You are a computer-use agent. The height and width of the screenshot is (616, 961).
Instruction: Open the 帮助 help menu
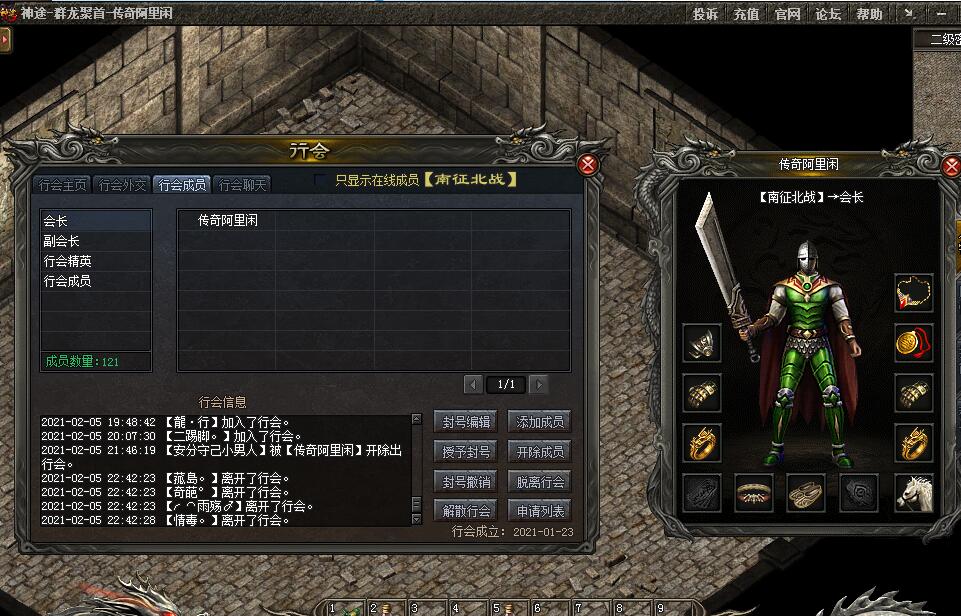click(x=869, y=14)
